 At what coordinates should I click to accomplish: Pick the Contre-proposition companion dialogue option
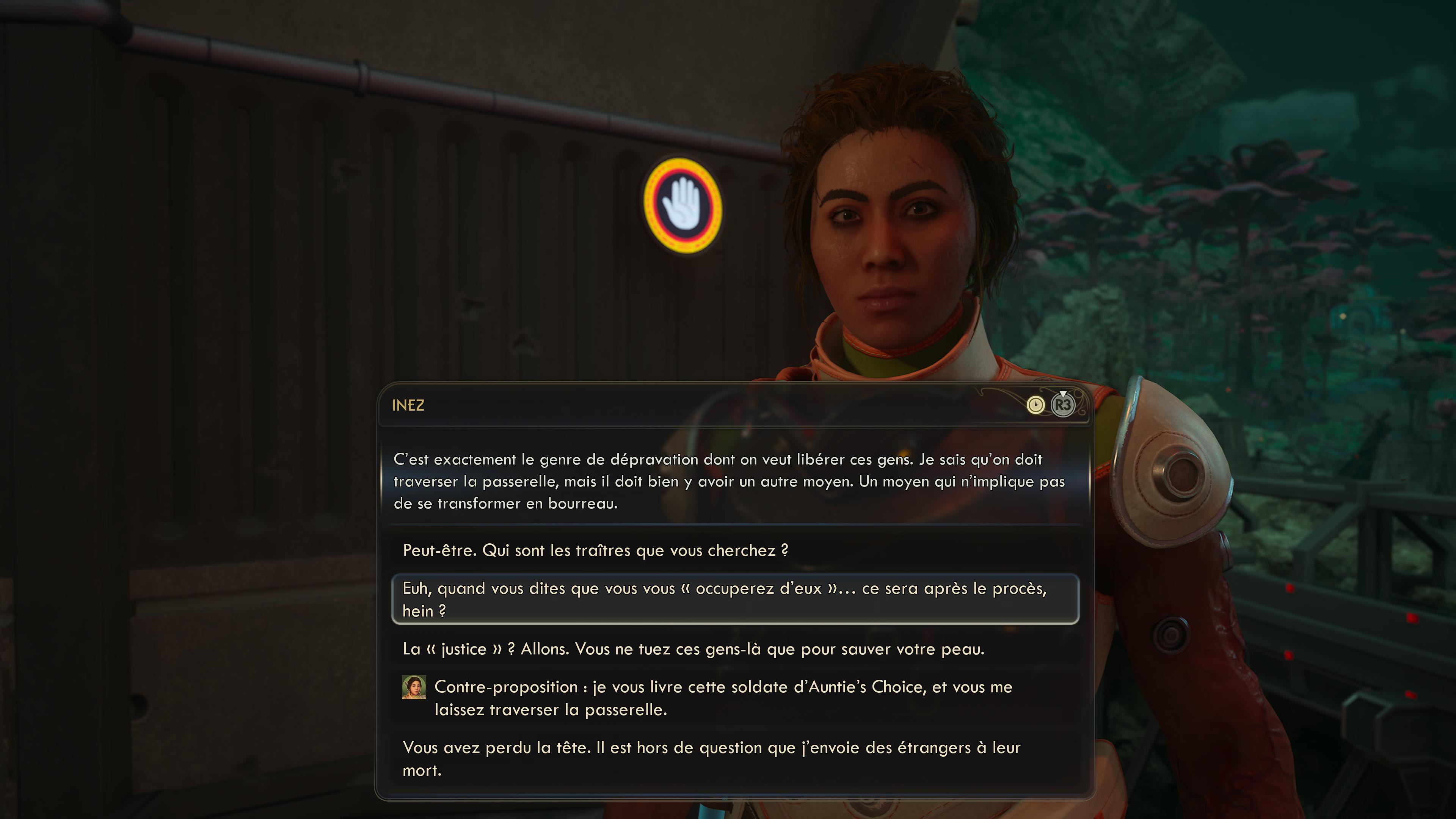point(722,698)
